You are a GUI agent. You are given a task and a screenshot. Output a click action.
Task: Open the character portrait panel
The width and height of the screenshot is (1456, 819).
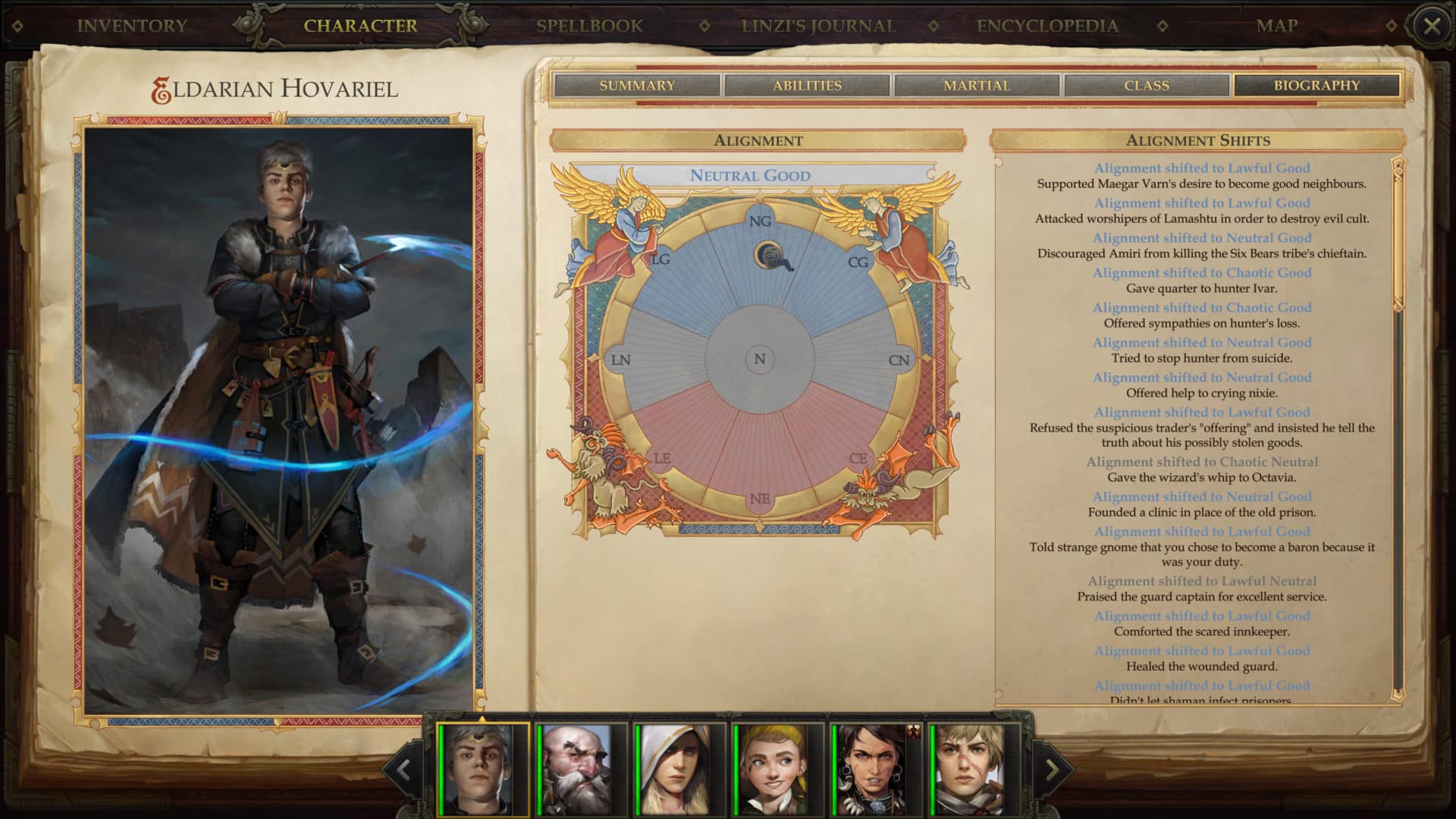(x=281, y=413)
